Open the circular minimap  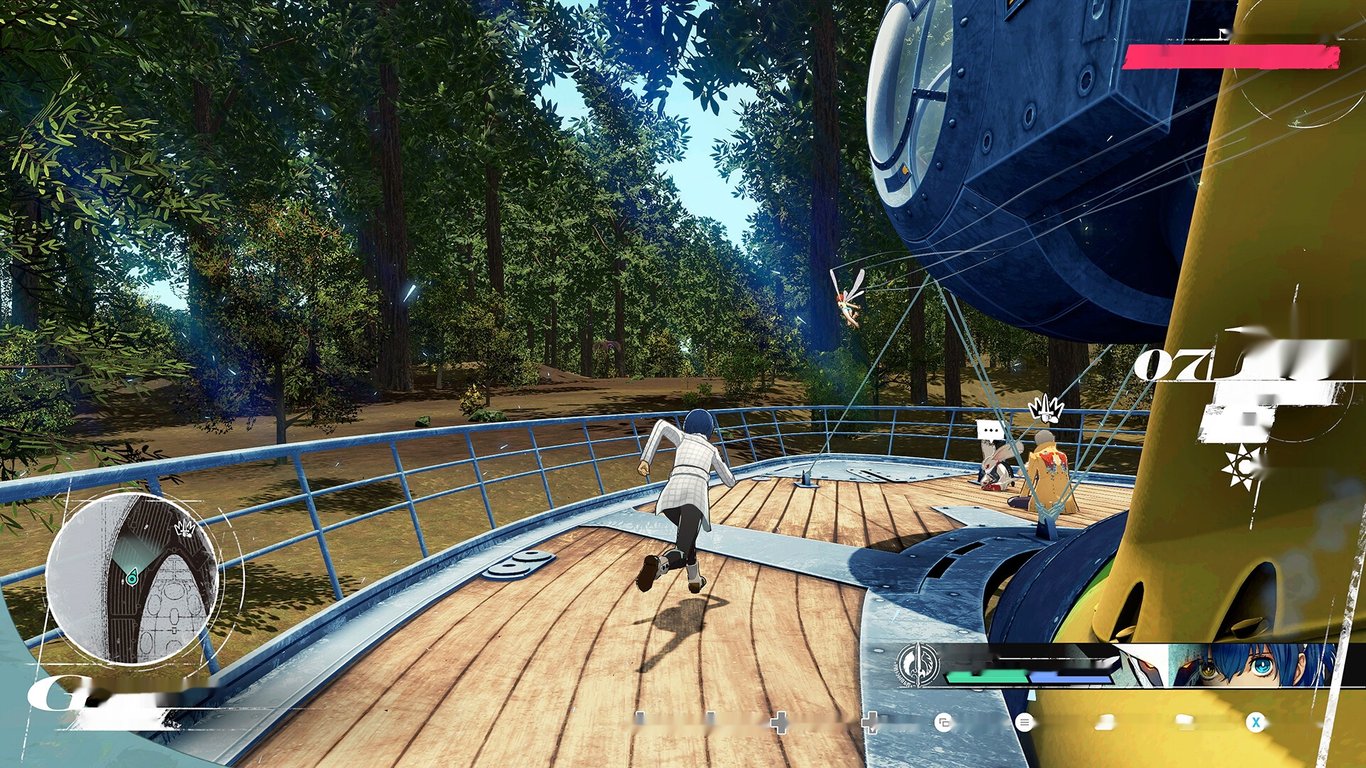coord(132,577)
